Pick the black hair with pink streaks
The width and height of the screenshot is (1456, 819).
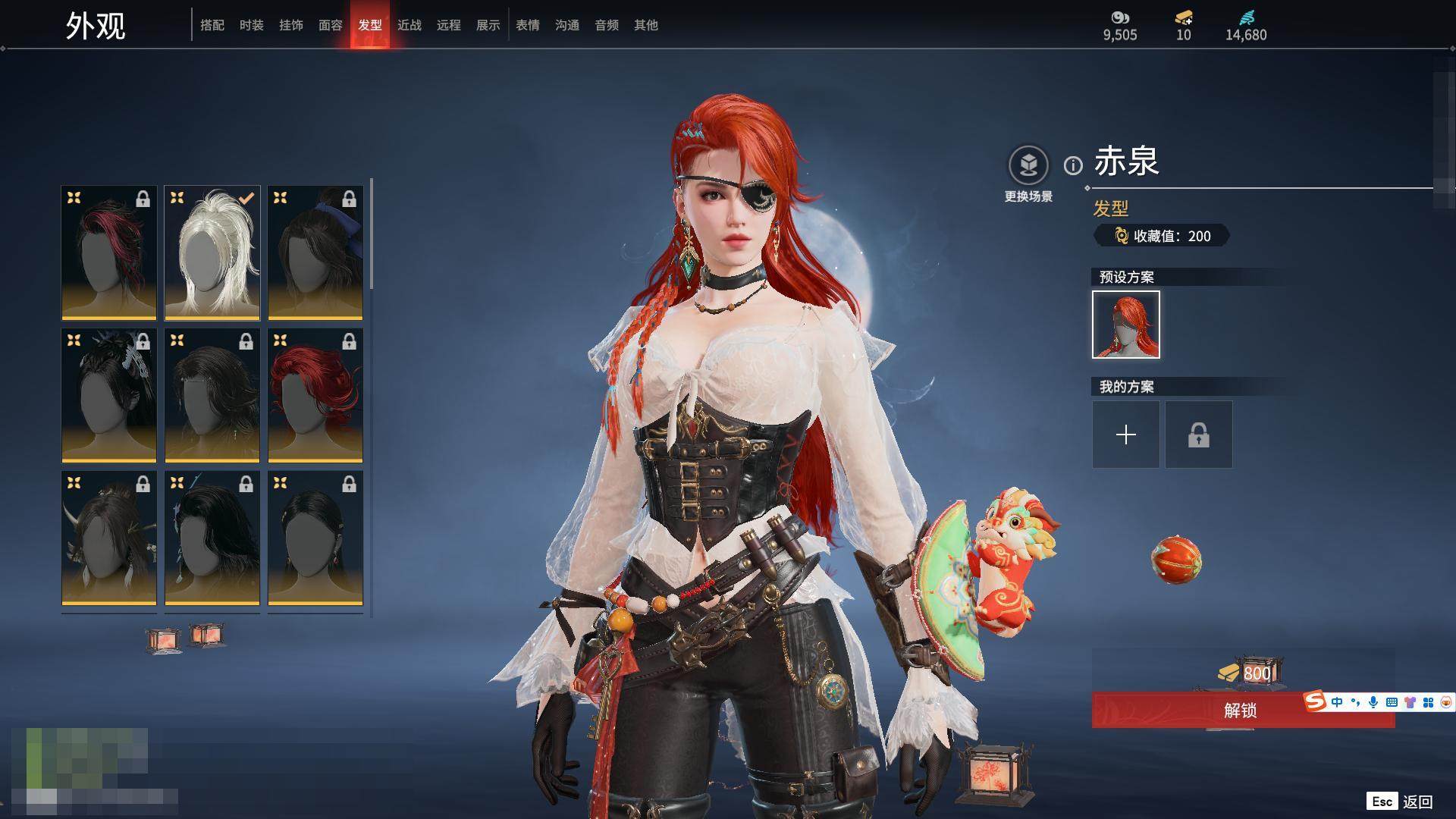coord(109,253)
